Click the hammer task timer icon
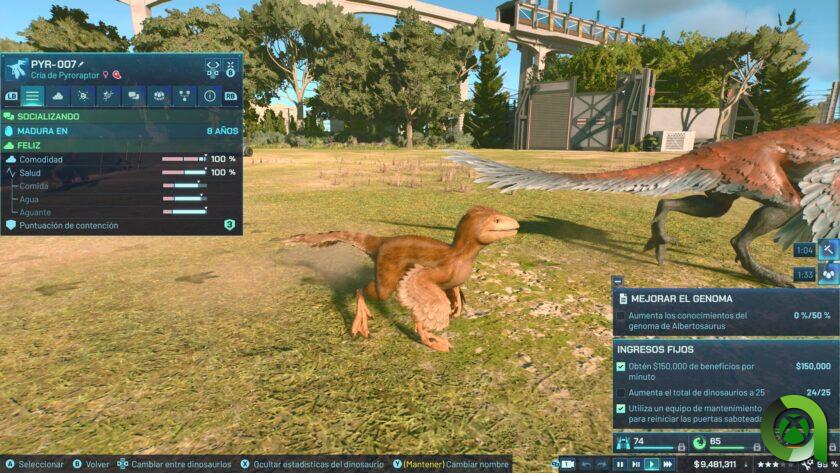Image resolution: width=840 pixels, height=473 pixels. point(828,250)
